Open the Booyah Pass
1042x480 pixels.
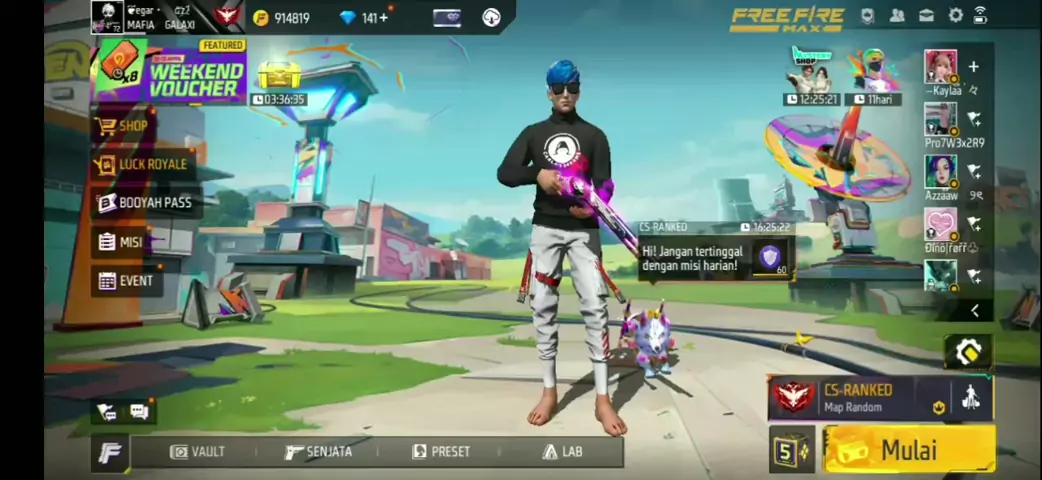145,203
